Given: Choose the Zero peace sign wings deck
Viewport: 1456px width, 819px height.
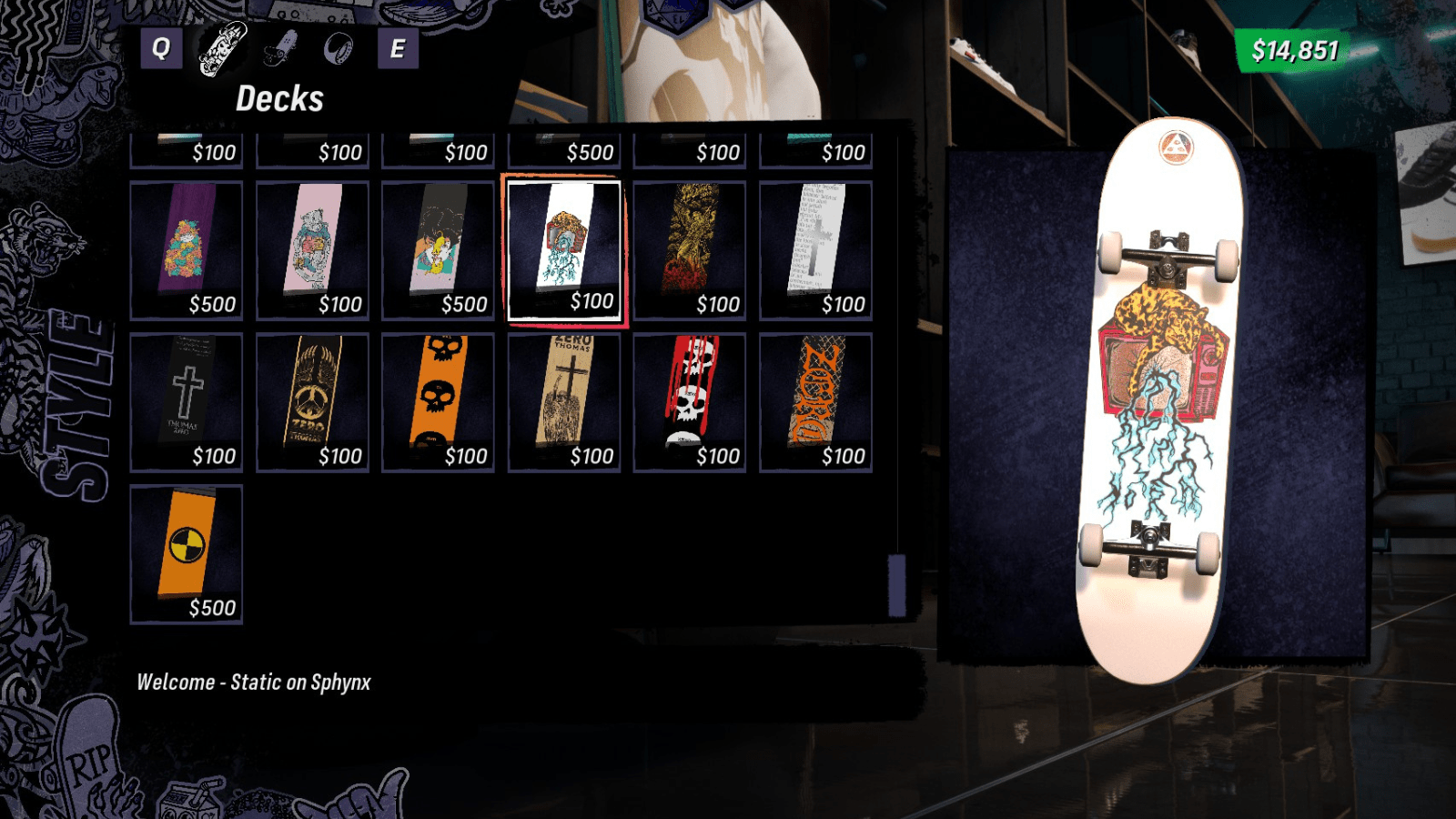Looking at the screenshot, I should 312,402.
